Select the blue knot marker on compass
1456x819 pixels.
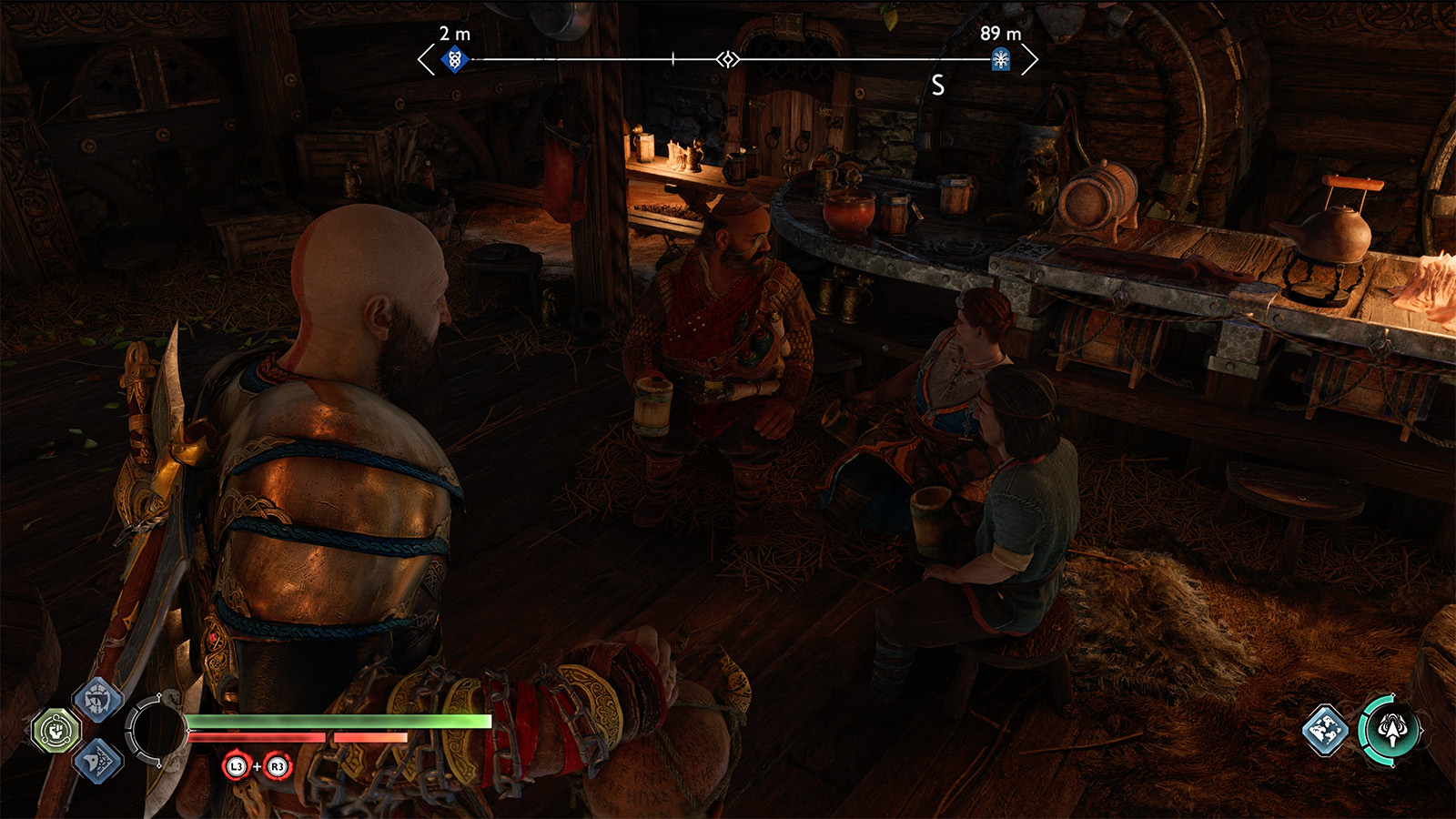pyautogui.click(x=454, y=60)
